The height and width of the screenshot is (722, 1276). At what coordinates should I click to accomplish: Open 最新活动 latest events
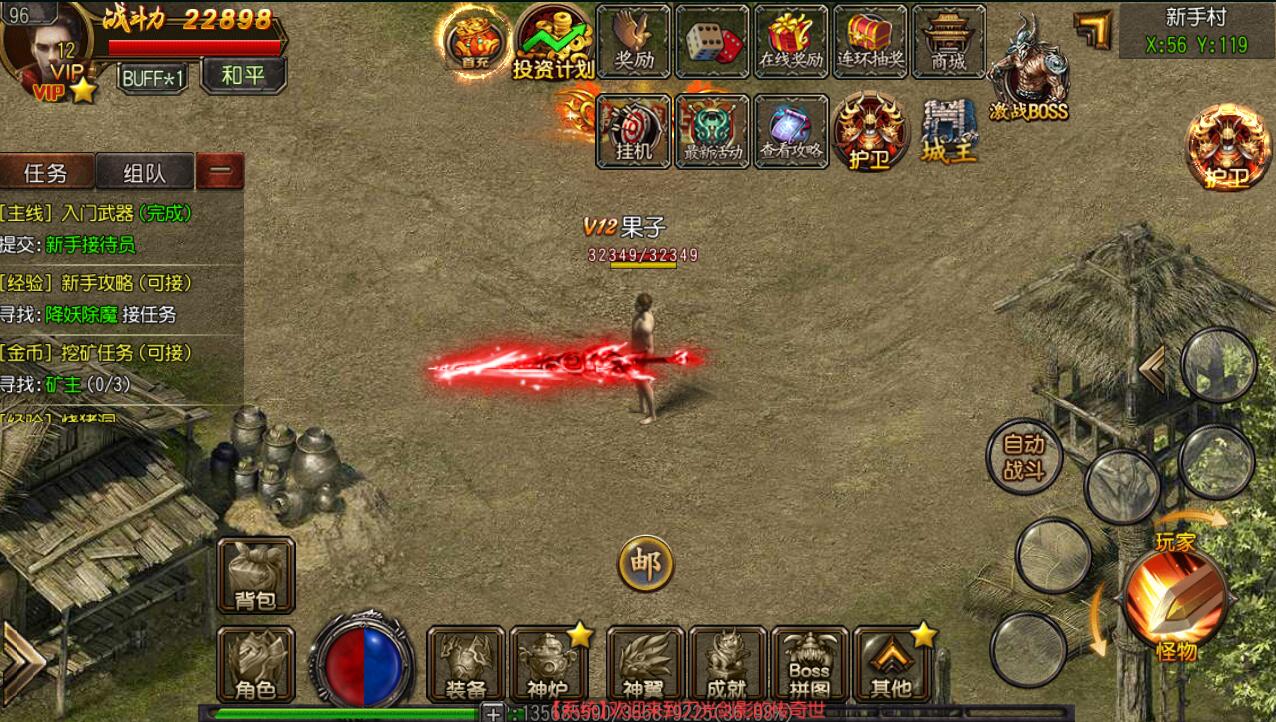(713, 131)
